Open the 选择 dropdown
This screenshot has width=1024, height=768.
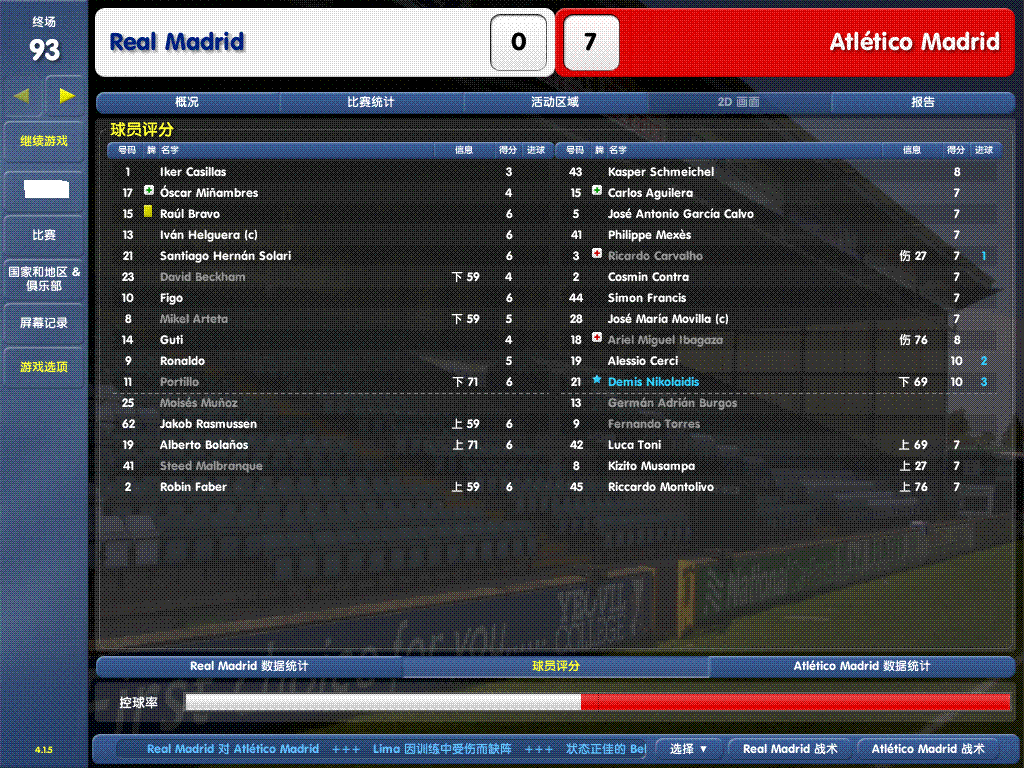(689, 748)
